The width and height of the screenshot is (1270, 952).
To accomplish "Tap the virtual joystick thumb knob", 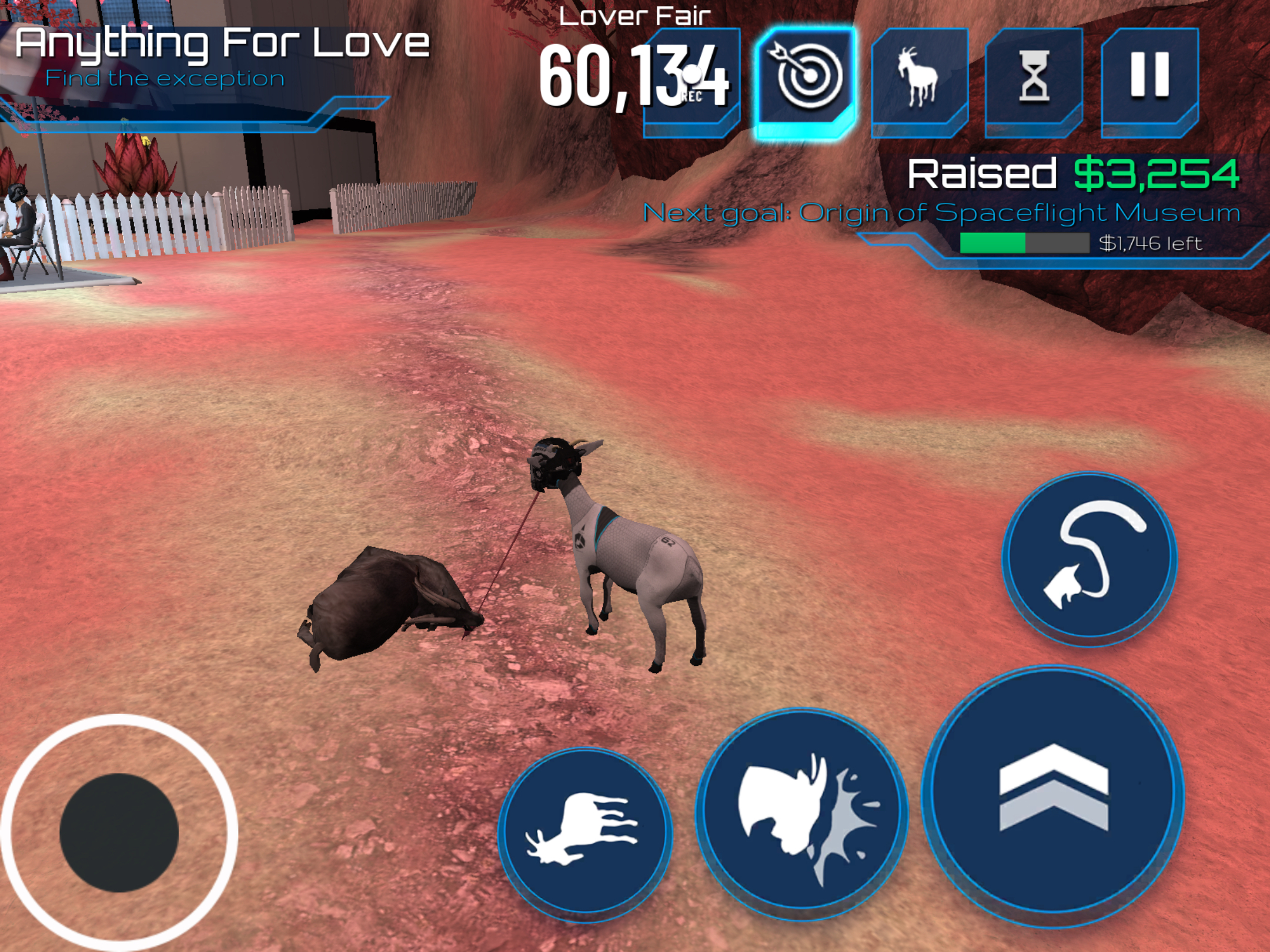I will tap(119, 832).
